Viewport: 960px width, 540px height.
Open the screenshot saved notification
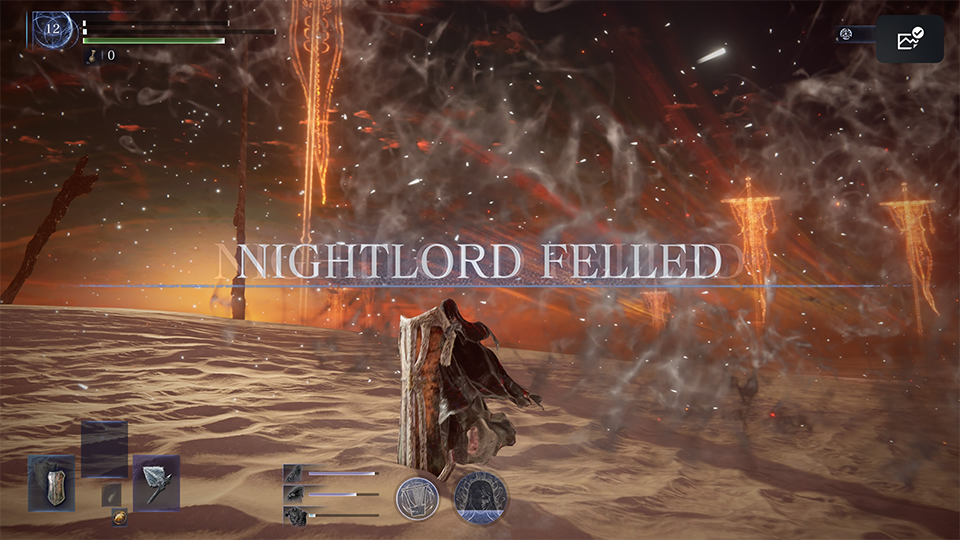(910, 39)
